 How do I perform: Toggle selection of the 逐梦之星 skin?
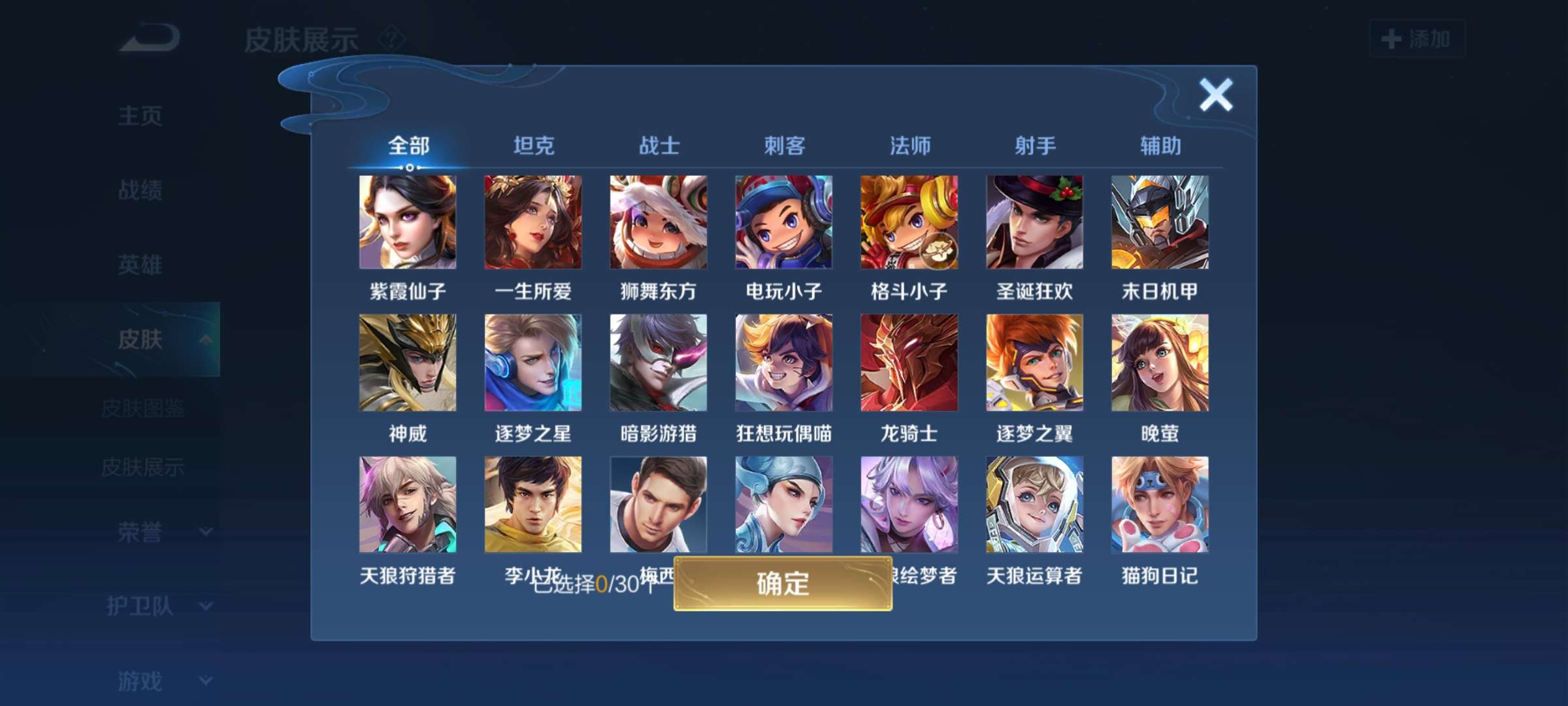tap(532, 363)
